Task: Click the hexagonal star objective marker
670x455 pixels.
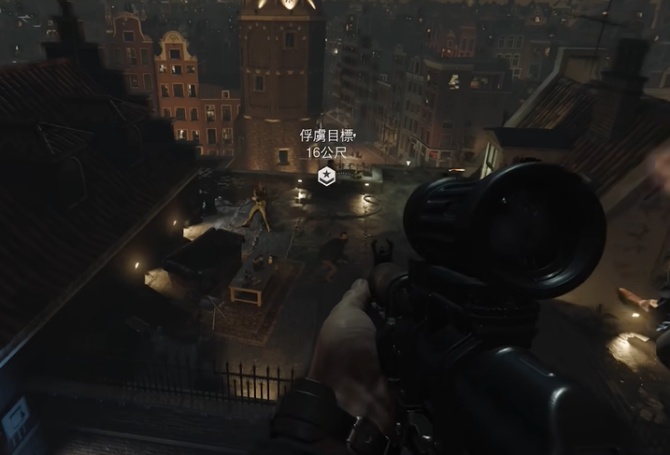Action: [x=326, y=177]
